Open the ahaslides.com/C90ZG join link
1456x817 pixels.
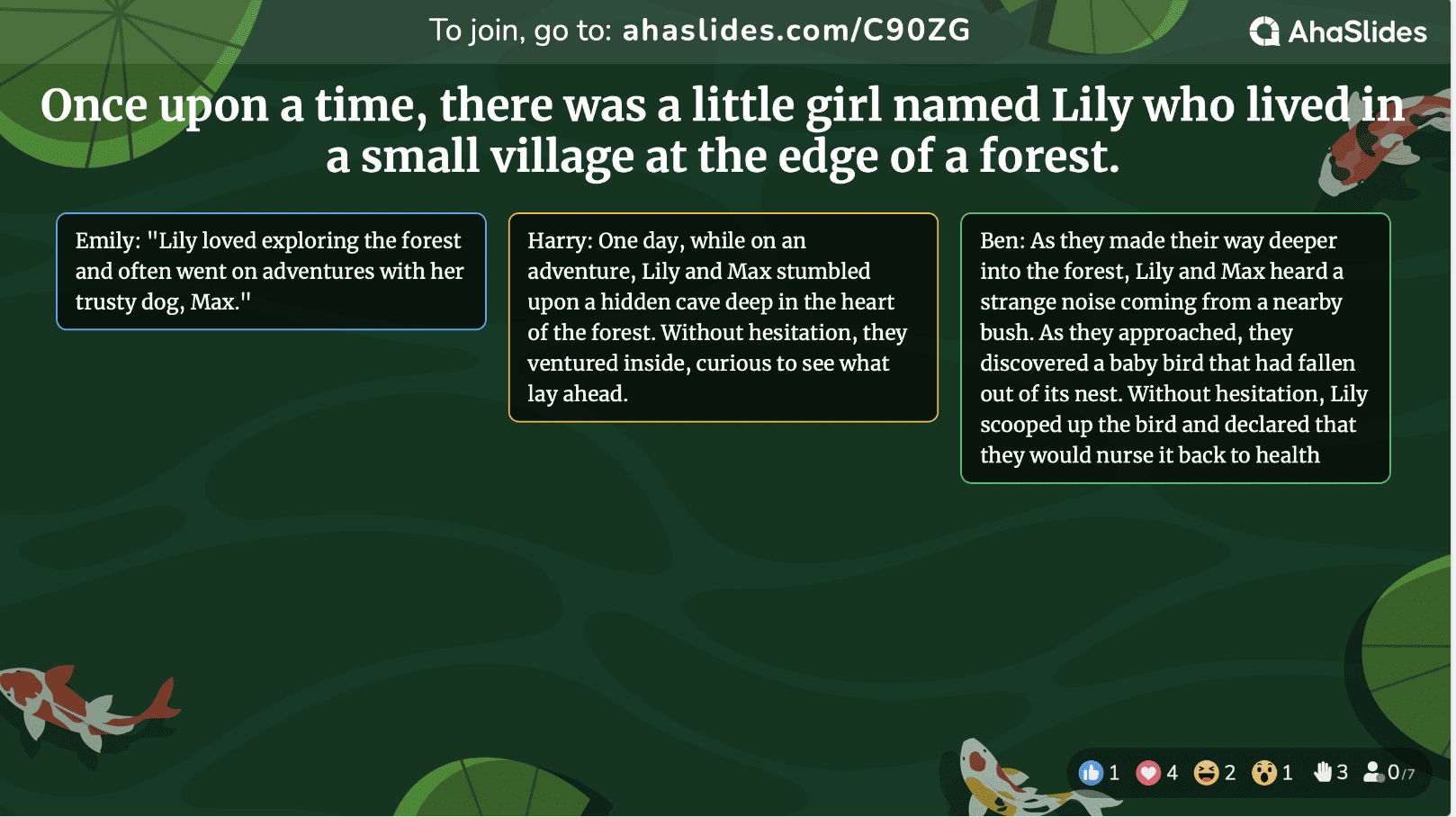coord(796,31)
